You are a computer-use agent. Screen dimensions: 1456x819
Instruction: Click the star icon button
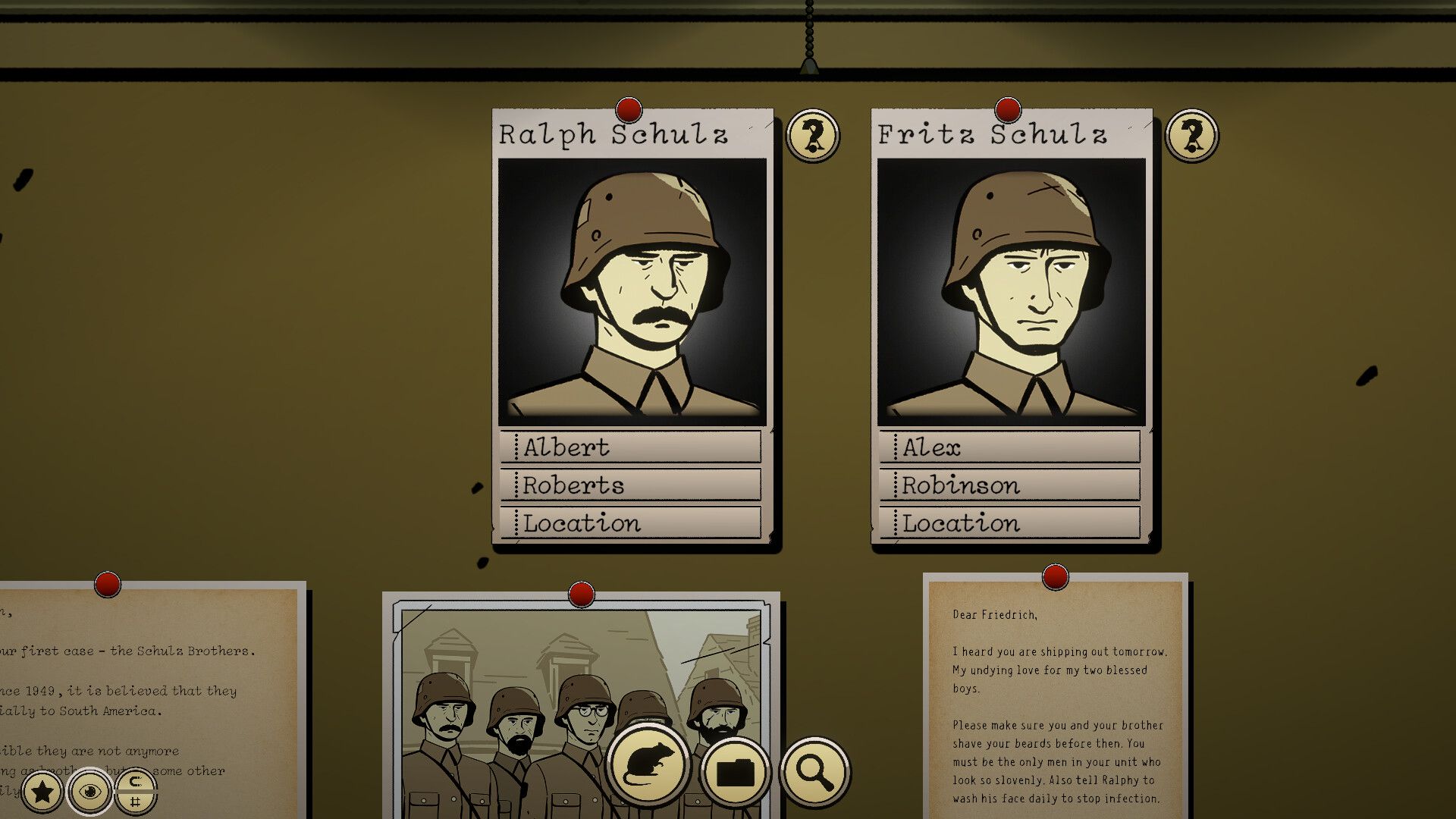pos(42,792)
